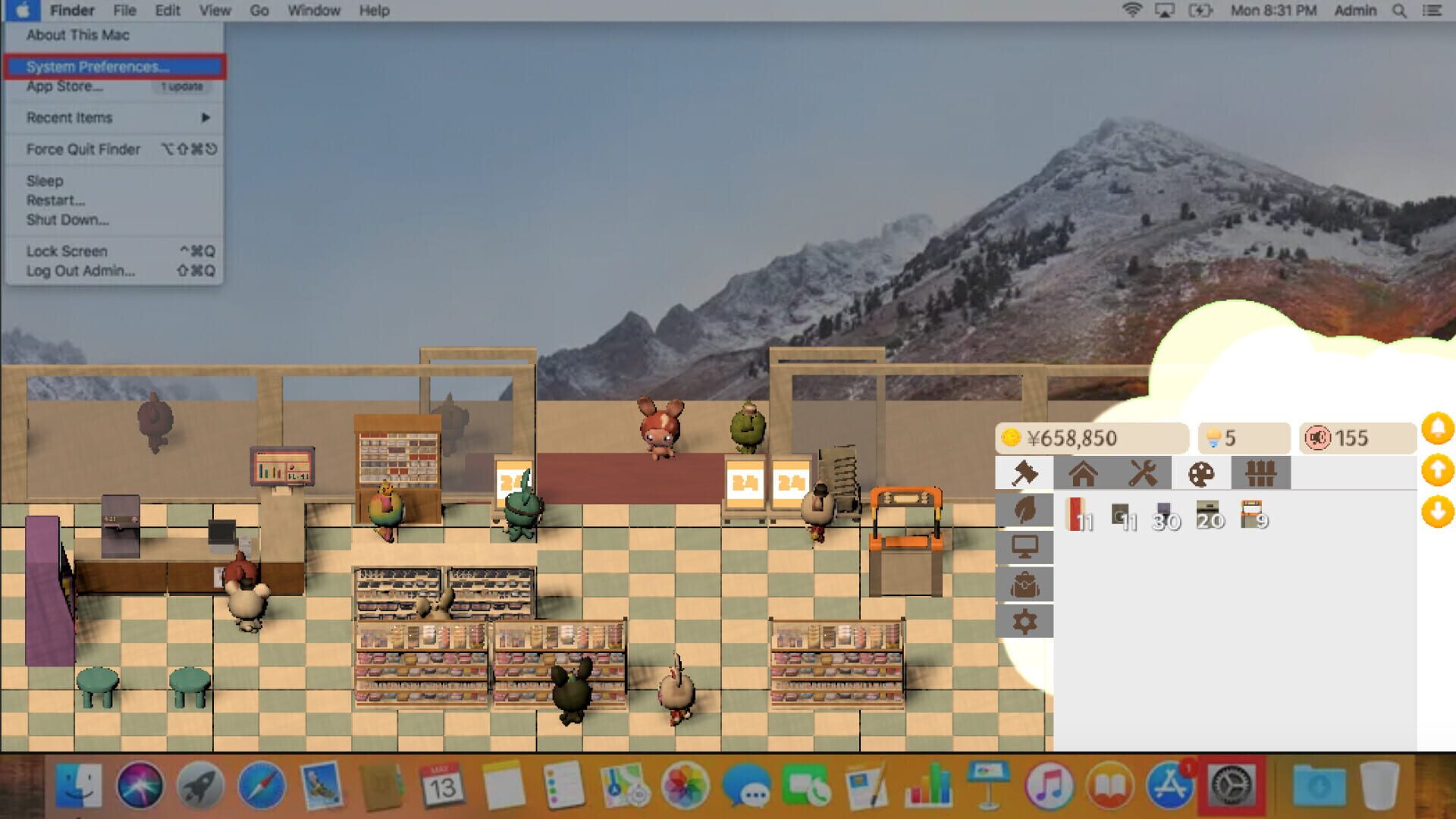The image size is (1456, 819).
Task: Select the fence category tab
Action: pyautogui.click(x=1261, y=472)
